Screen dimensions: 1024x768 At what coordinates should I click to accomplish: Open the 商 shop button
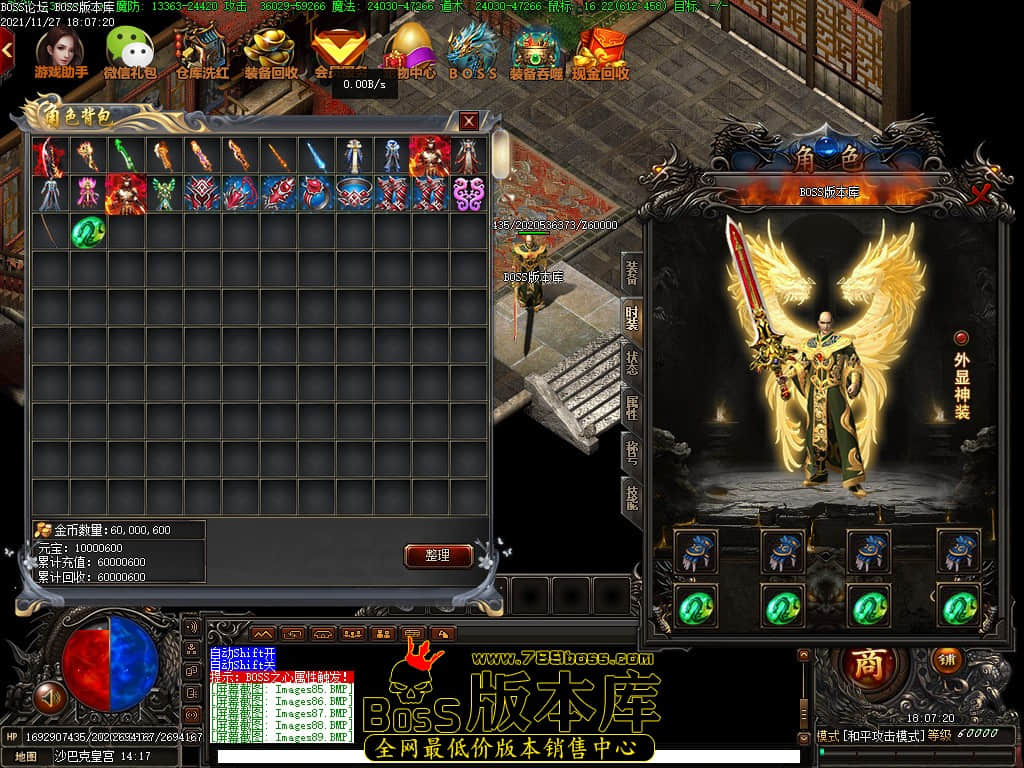coord(868,665)
